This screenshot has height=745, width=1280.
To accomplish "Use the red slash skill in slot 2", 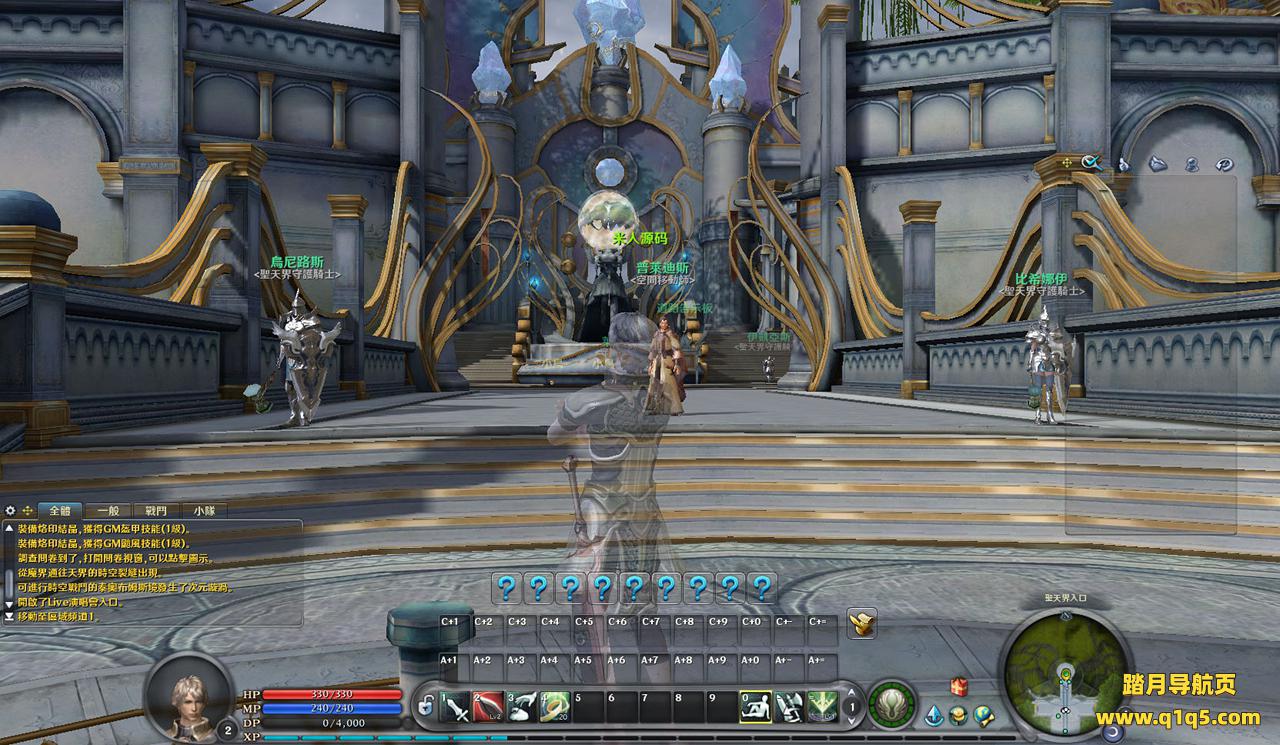I will tap(488, 706).
